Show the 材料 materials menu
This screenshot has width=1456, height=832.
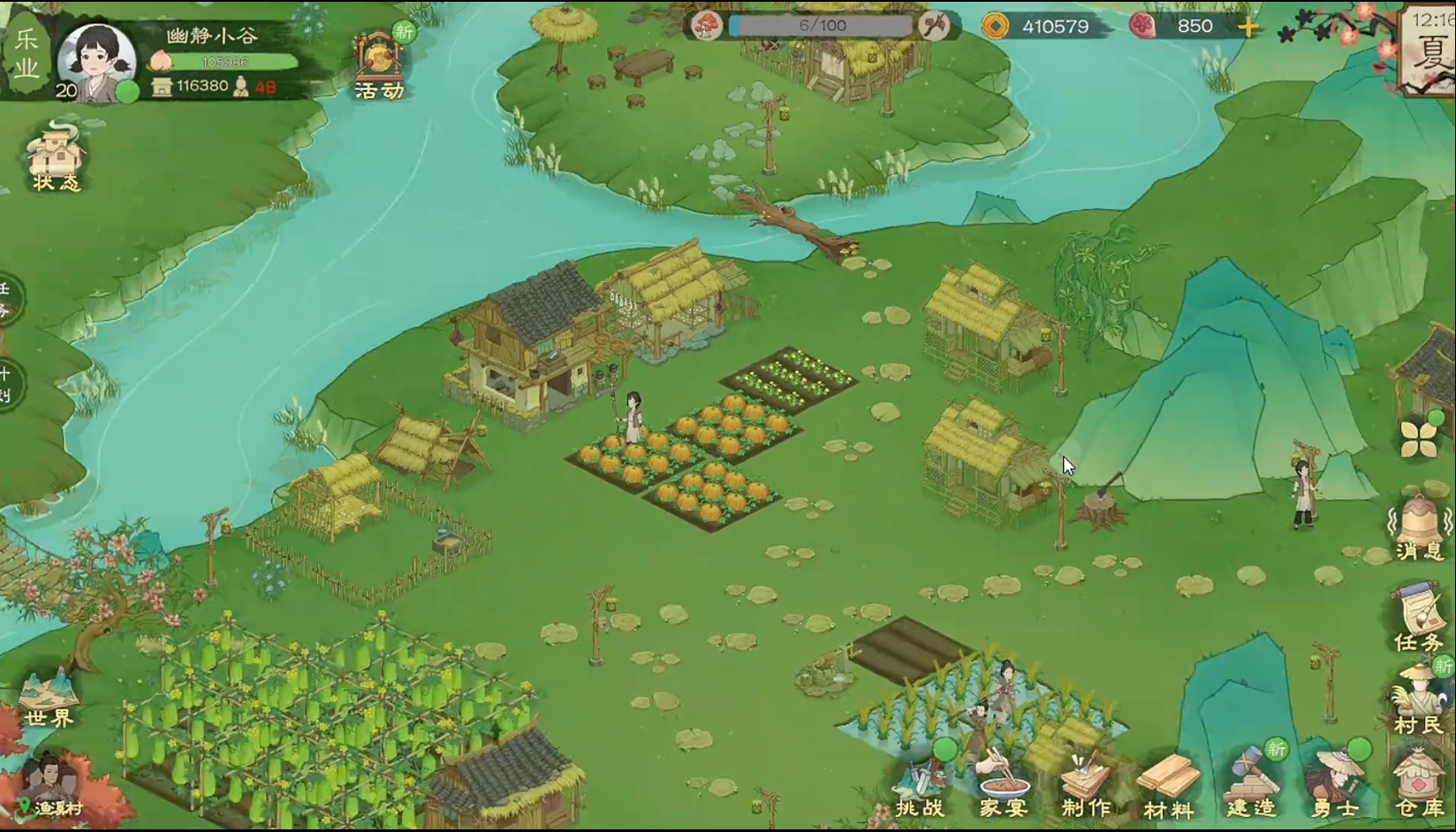[x=1168, y=786]
